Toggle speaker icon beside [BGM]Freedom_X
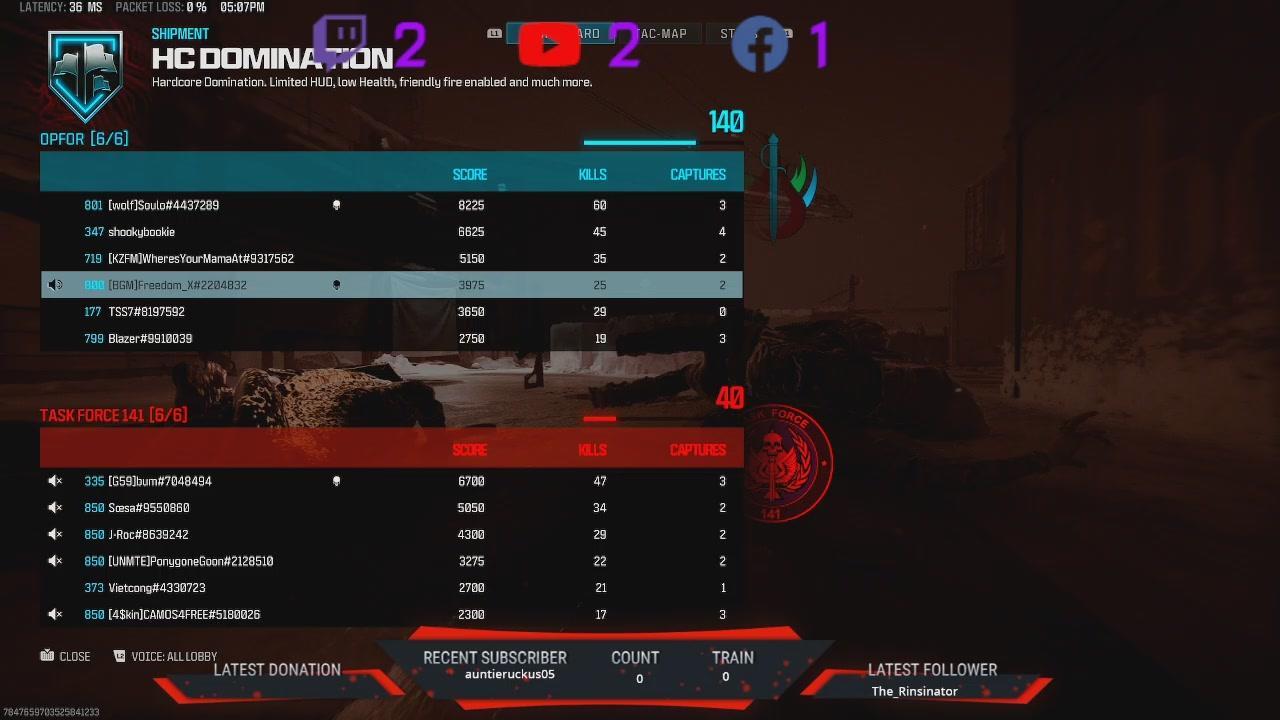The height and width of the screenshot is (720, 1280). [56, 285]
